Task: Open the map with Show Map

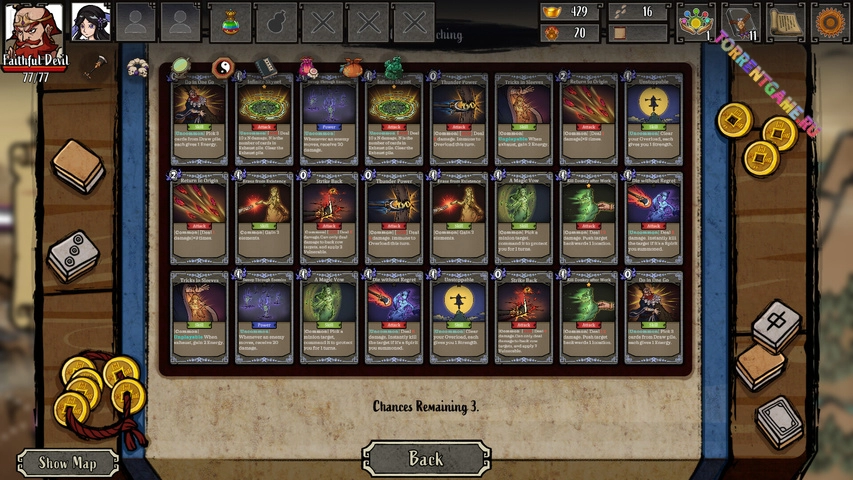Action: click(68, 463)
